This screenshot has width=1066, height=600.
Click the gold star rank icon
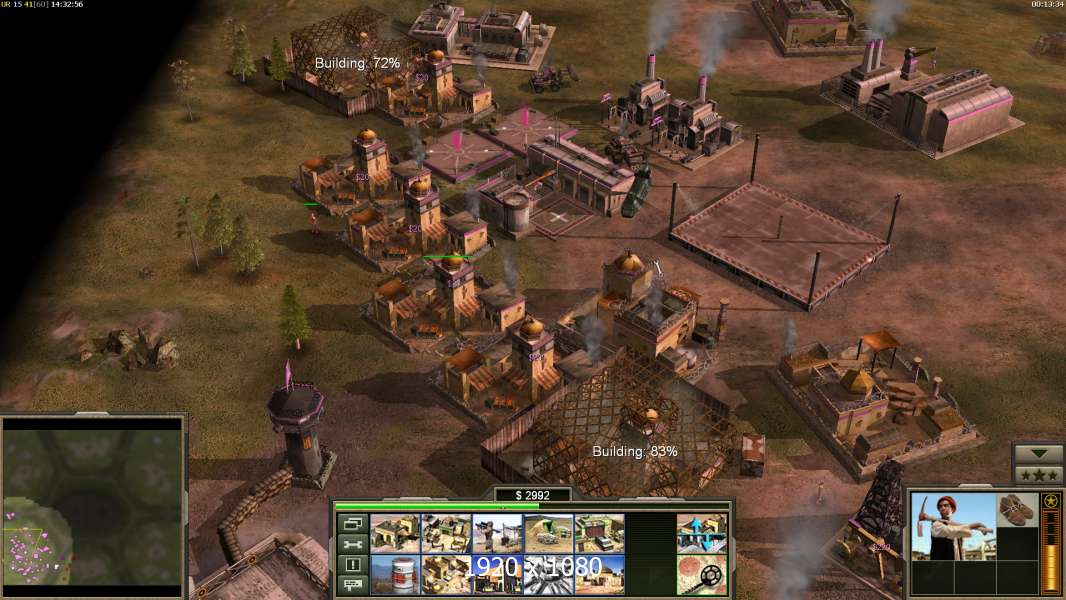tap(1050, 501)
